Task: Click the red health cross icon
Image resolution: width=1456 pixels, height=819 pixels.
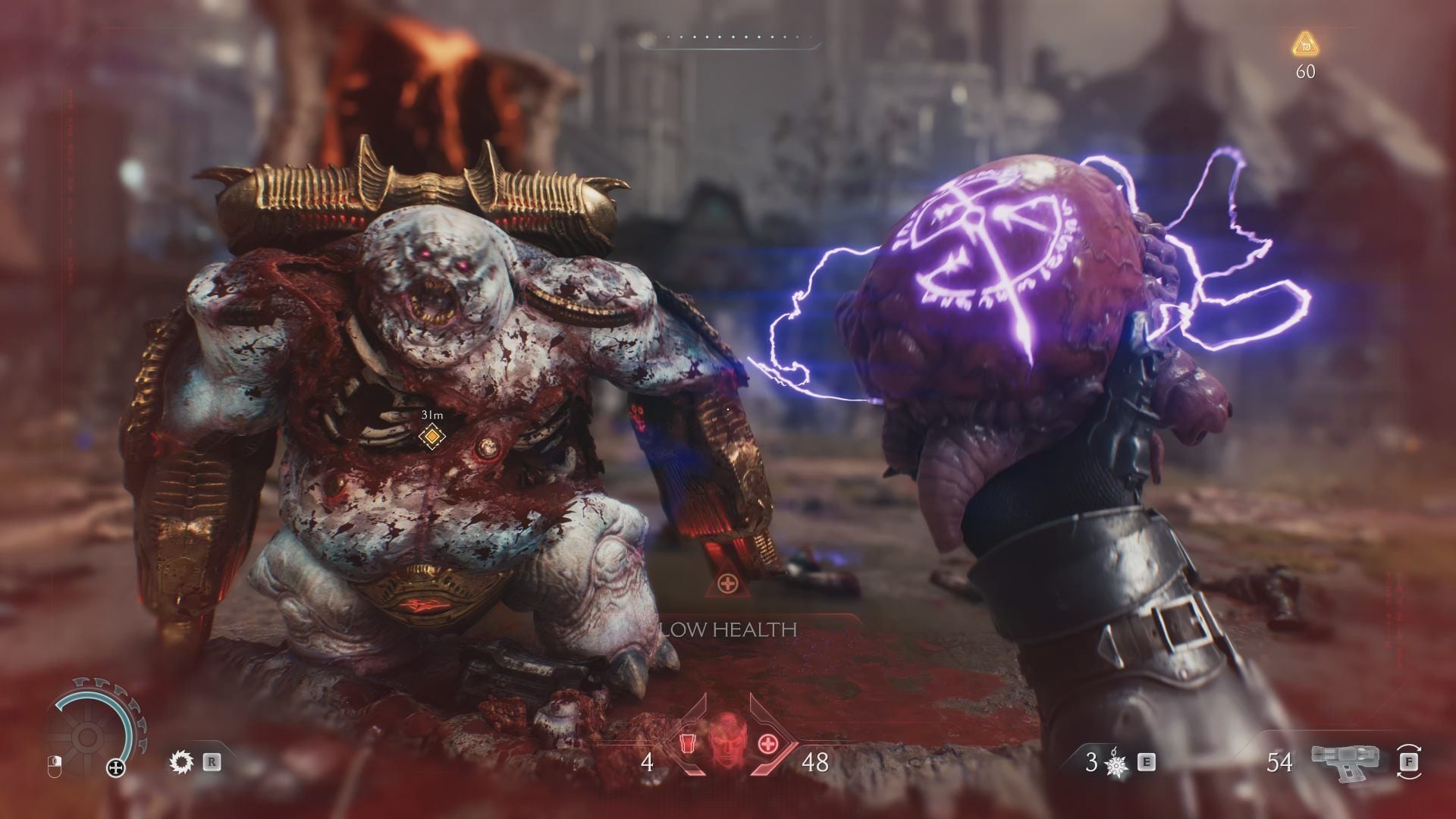Action: click(x=768, y=762)
